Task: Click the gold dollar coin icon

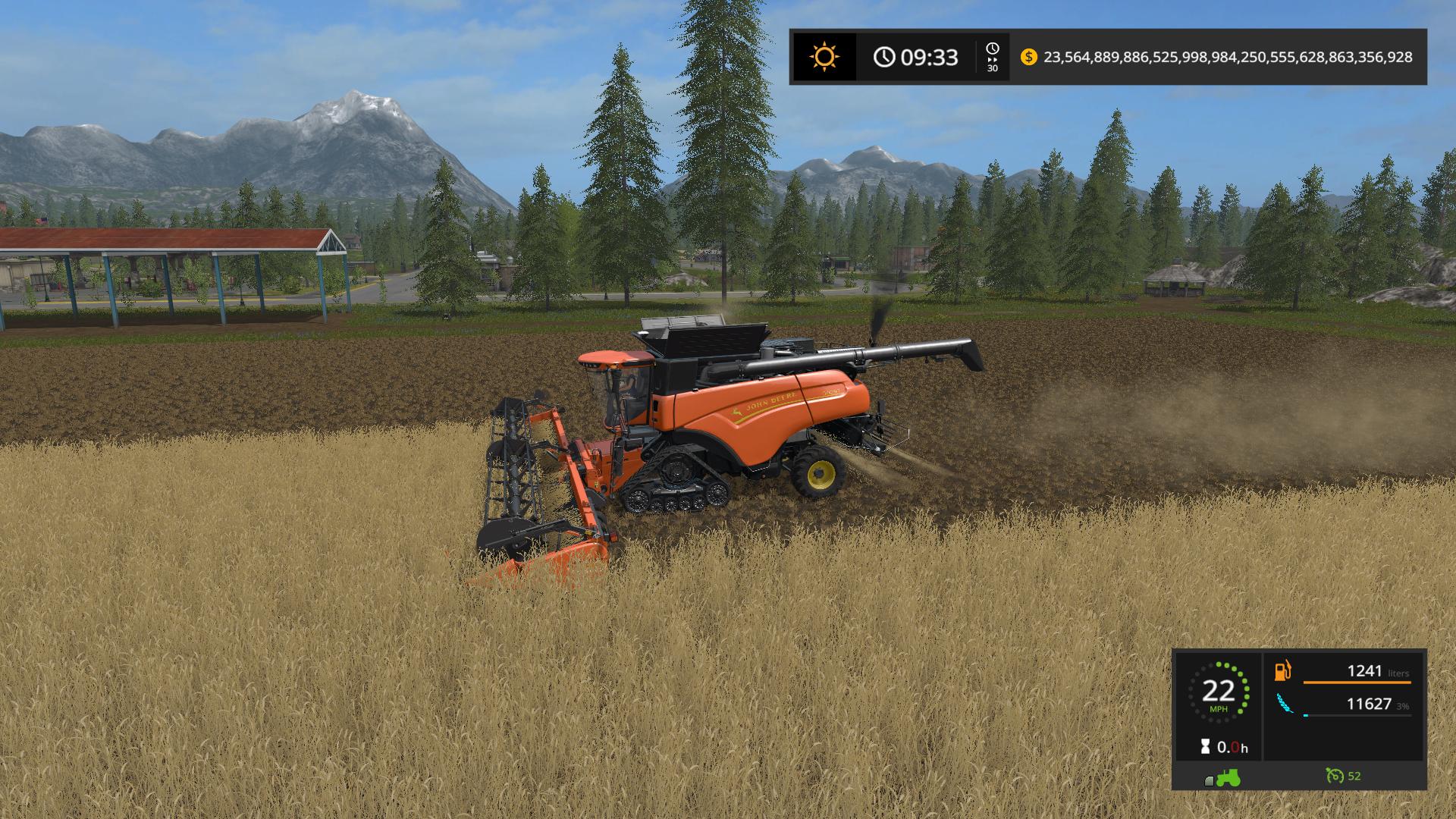Action: tap(1028, 57)
